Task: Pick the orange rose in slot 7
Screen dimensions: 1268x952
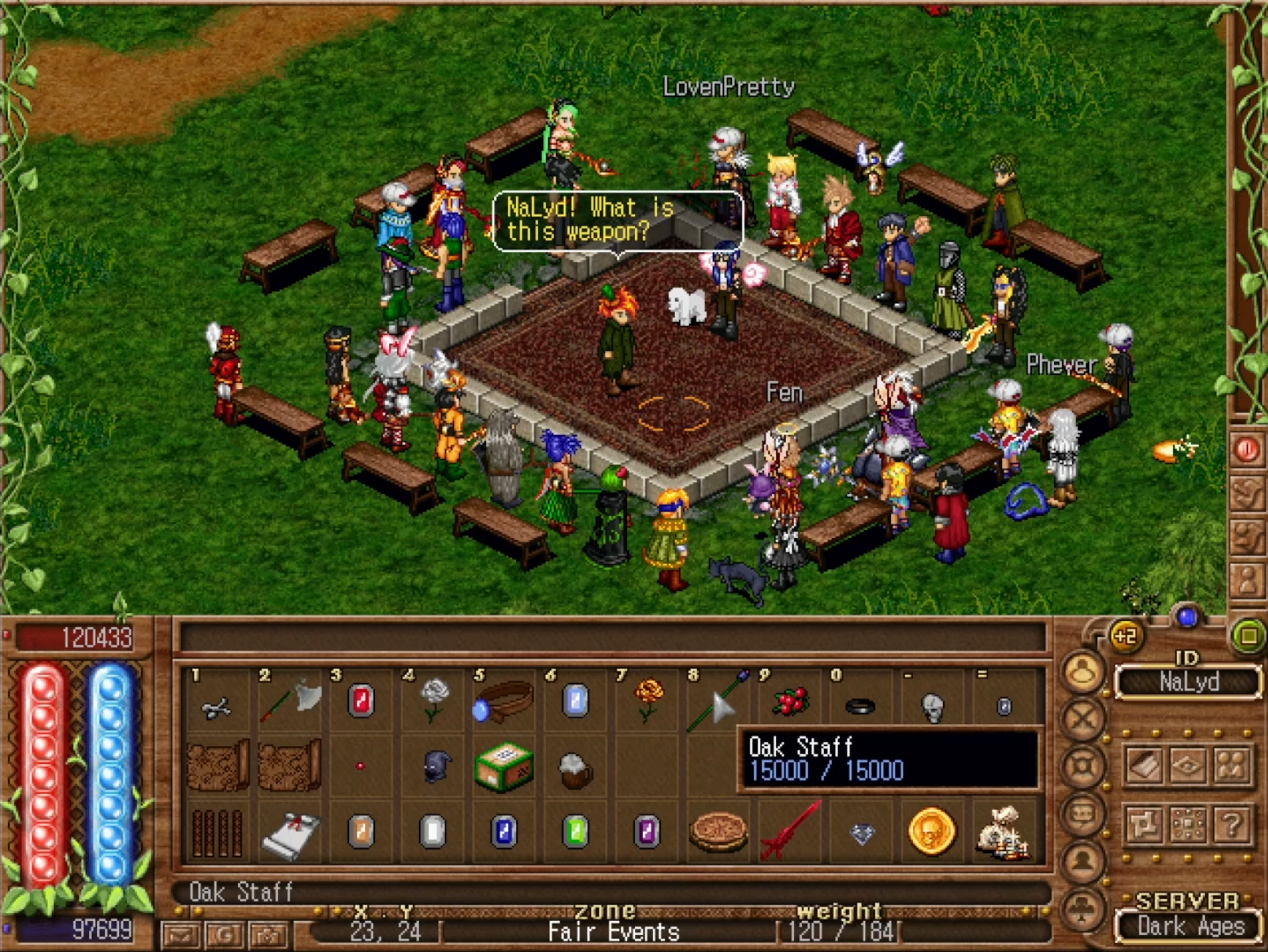Action: [x=648, y=700]
